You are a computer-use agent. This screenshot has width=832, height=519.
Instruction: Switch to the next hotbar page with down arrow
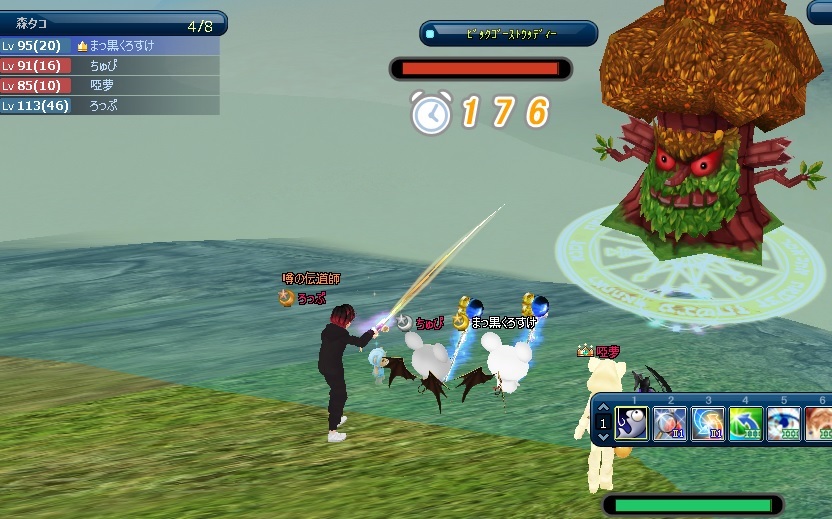point(603,438)
